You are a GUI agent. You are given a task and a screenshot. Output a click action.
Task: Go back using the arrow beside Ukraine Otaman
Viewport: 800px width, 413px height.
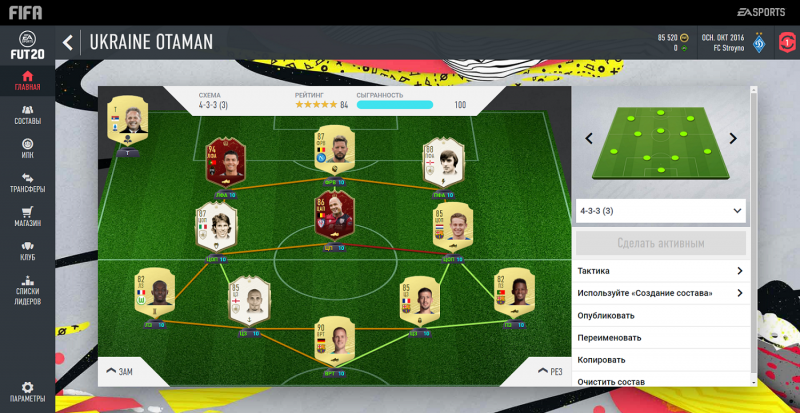(x=68, y=42)
